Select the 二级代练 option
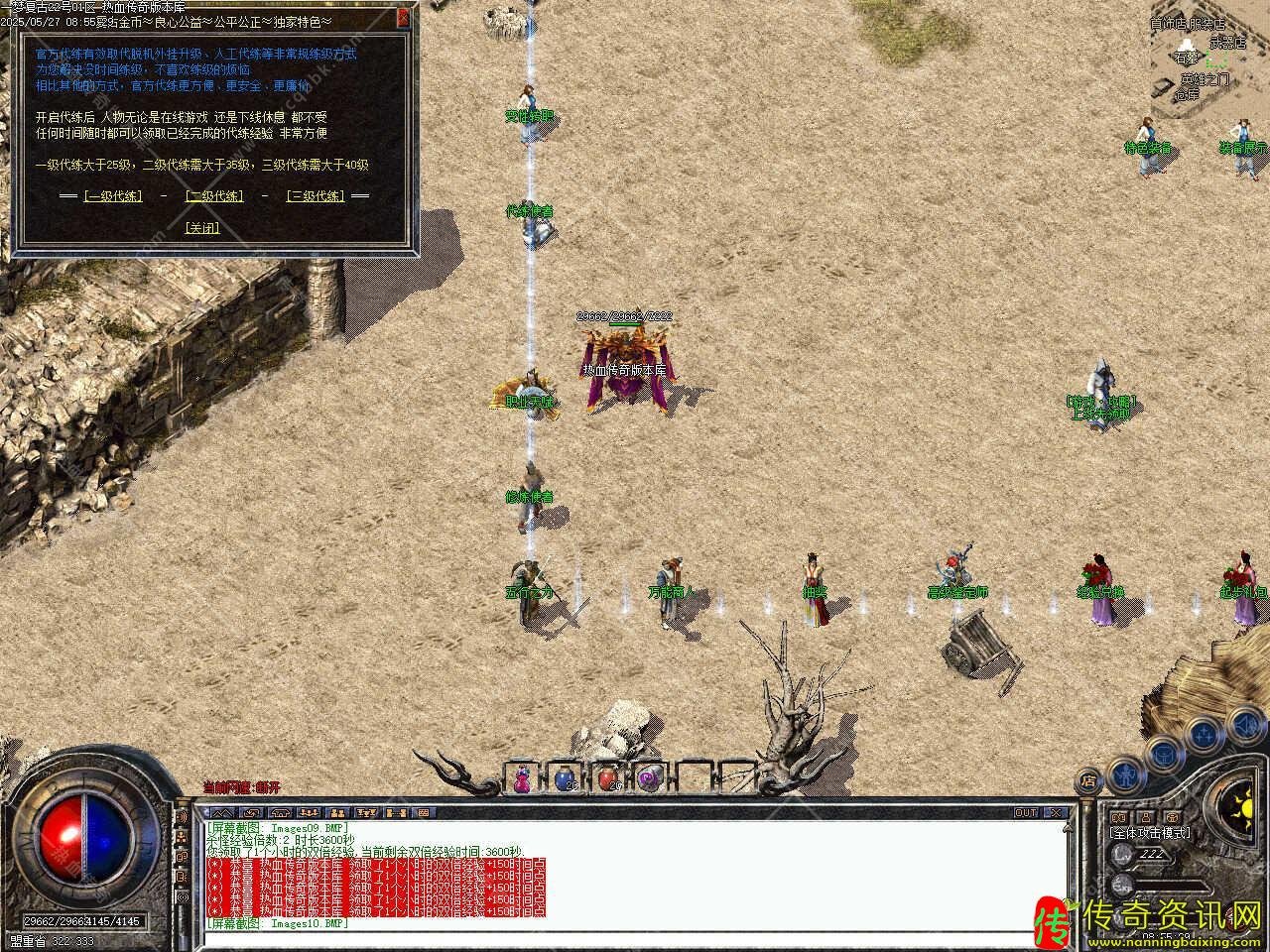 coord(213,196)
